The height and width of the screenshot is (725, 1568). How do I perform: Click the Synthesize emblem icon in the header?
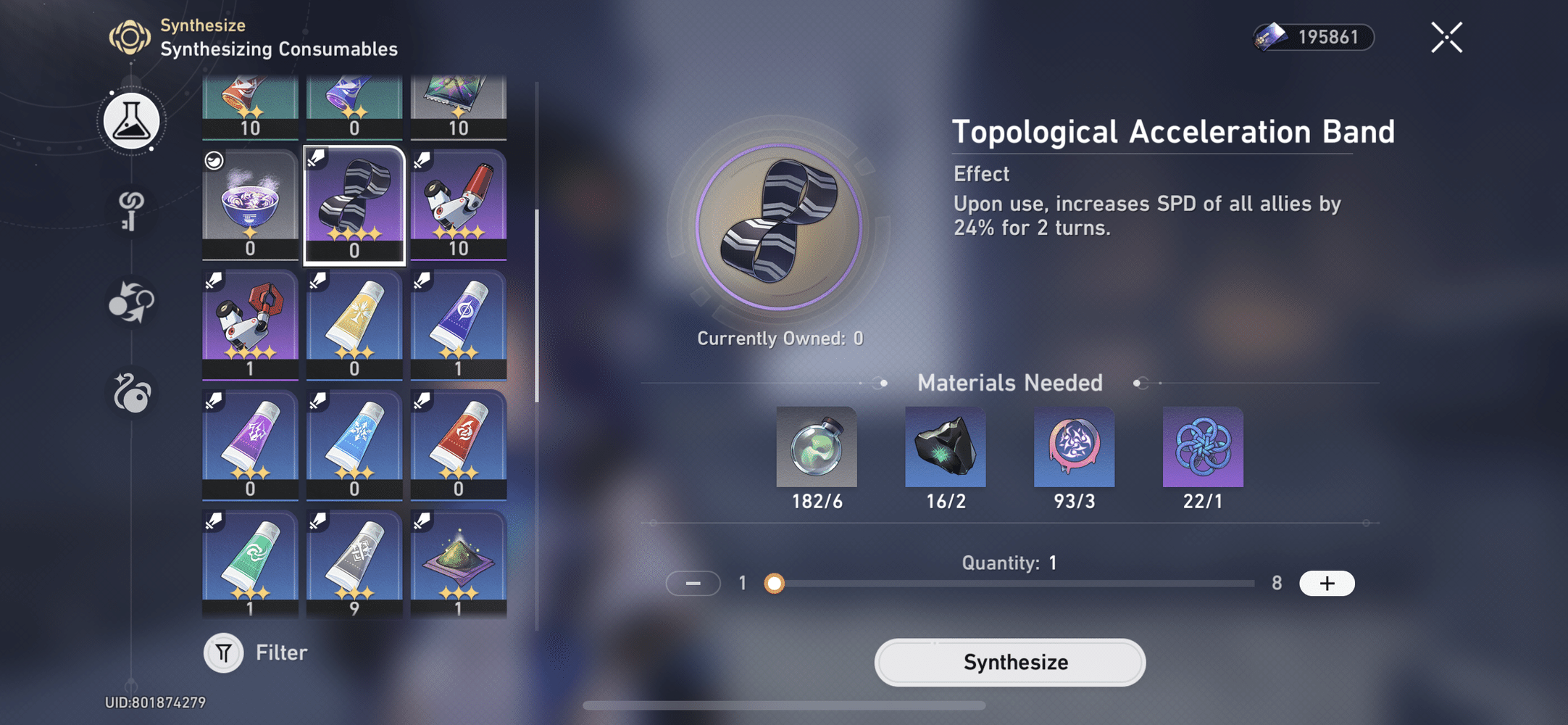tap(129, 36)
